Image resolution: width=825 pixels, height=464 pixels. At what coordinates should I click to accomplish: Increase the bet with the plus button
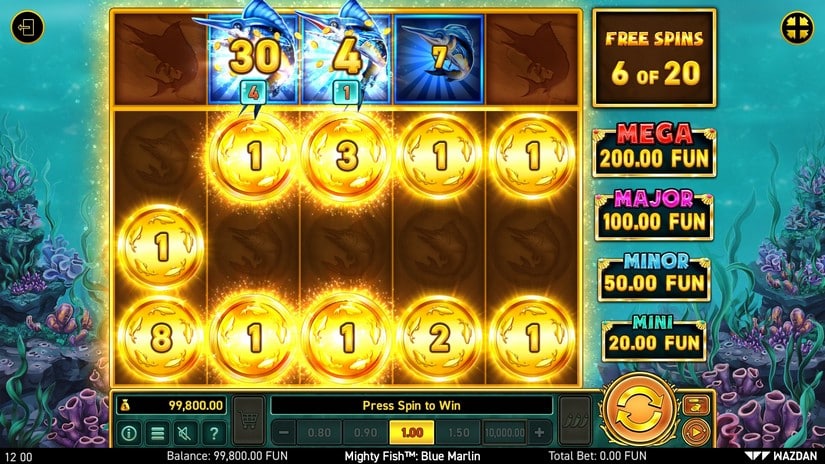[540, 433]
